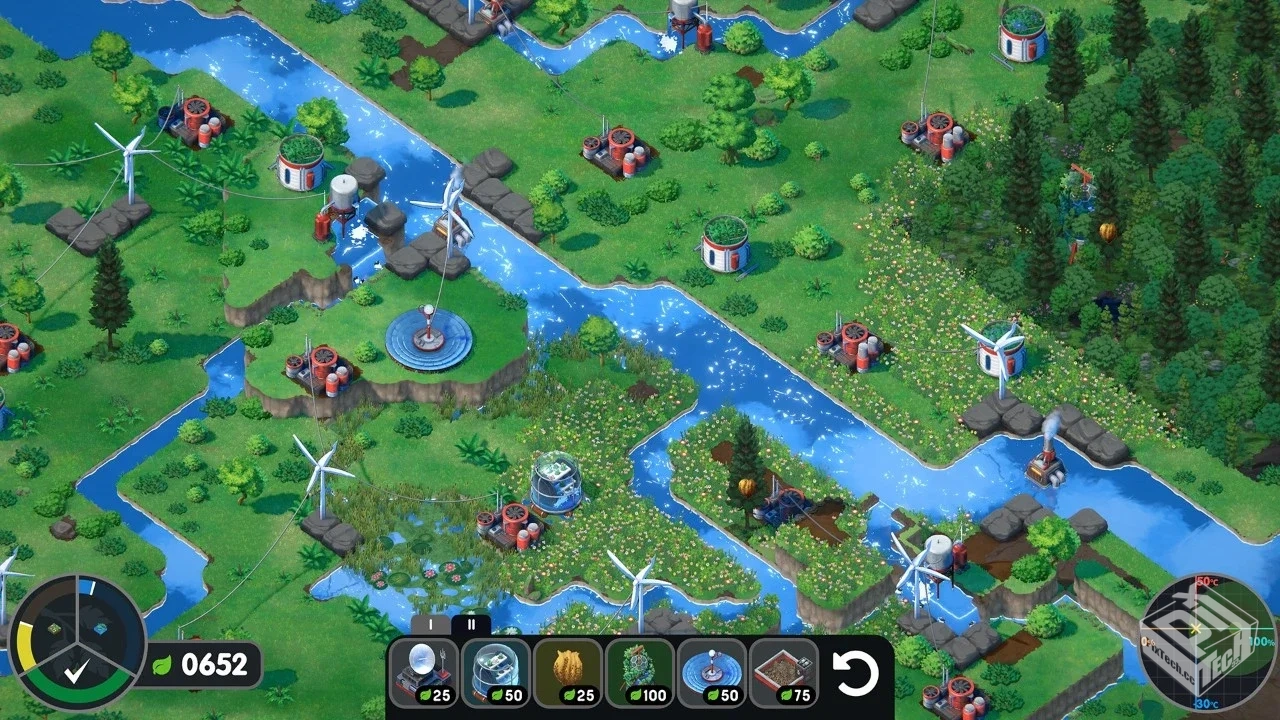Expand the green completed section of the progress wheel
The height and width of the screenshot is (720, 1280).
point(75,680)
